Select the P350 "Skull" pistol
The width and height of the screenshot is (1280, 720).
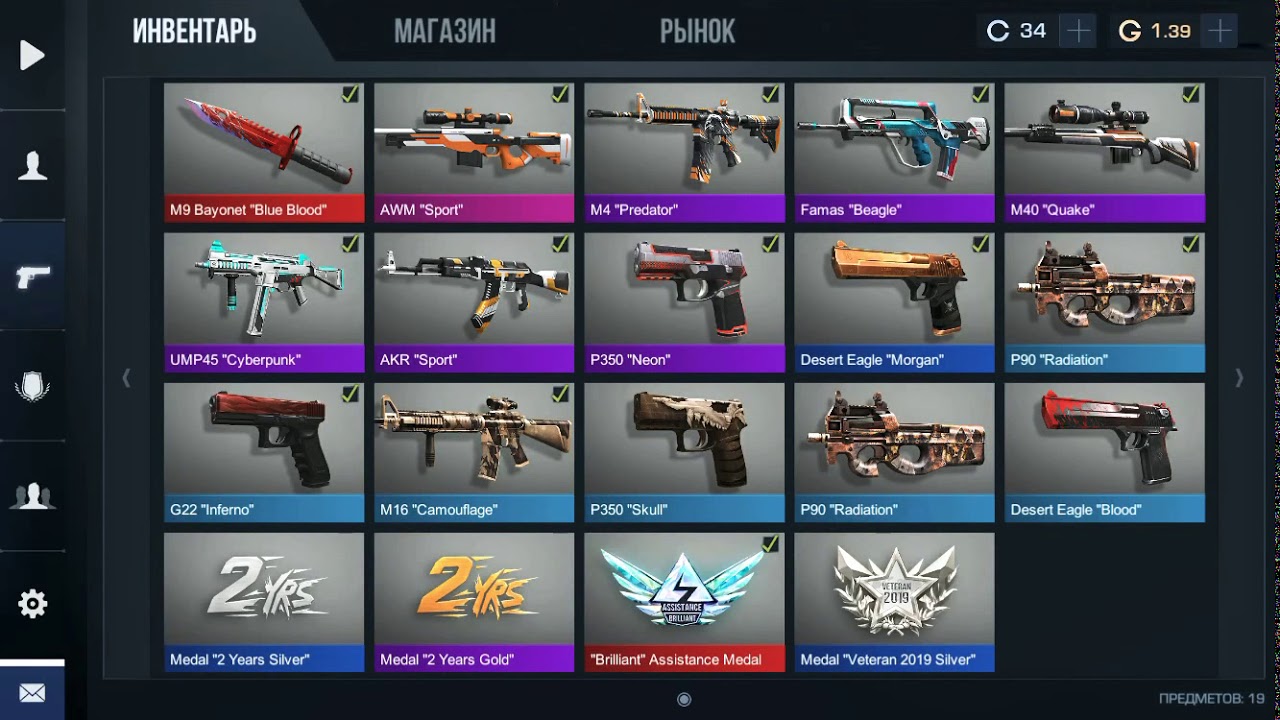click(x=684, y=452)
